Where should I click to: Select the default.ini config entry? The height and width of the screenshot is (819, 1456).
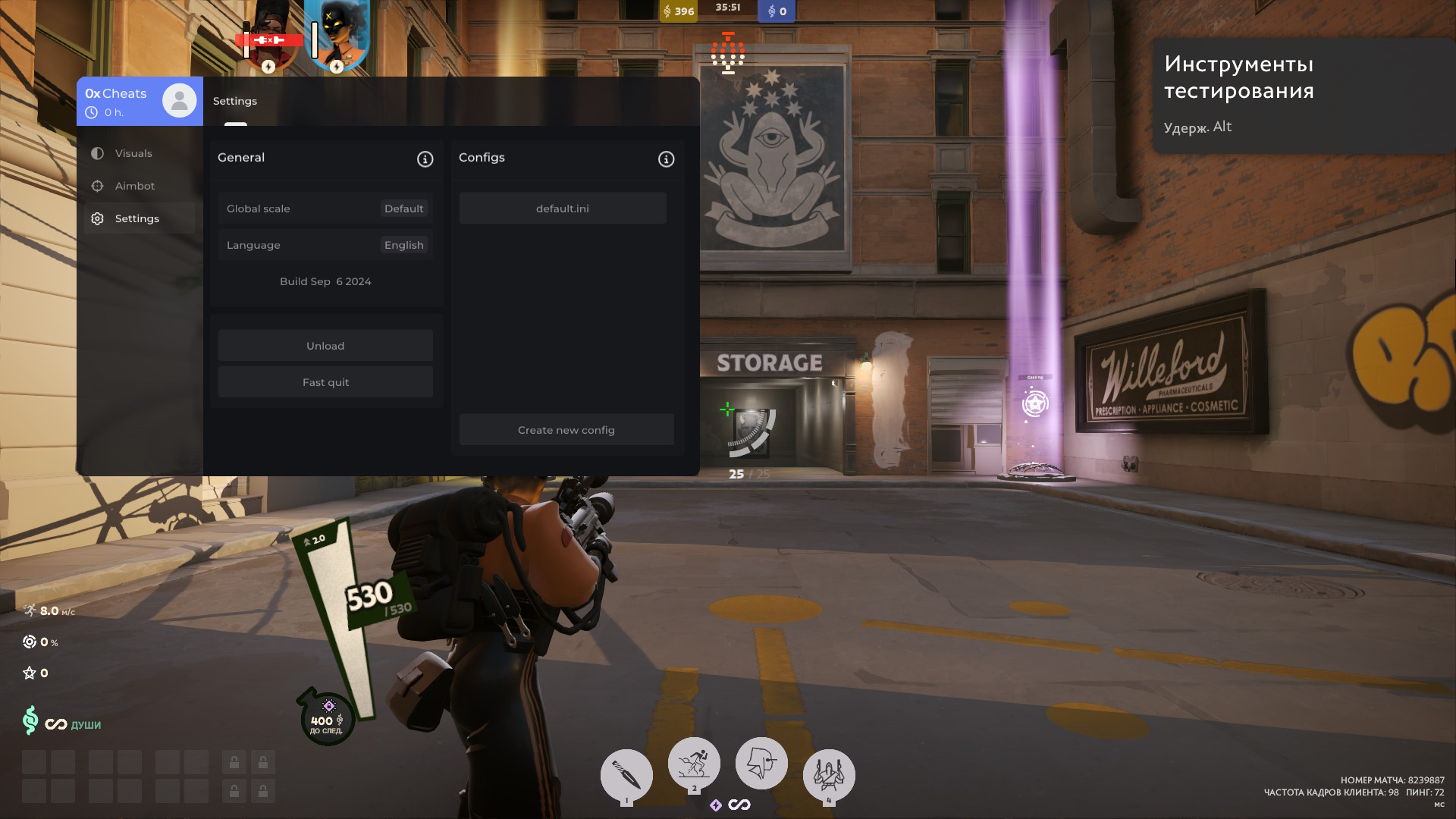point(562,208)
